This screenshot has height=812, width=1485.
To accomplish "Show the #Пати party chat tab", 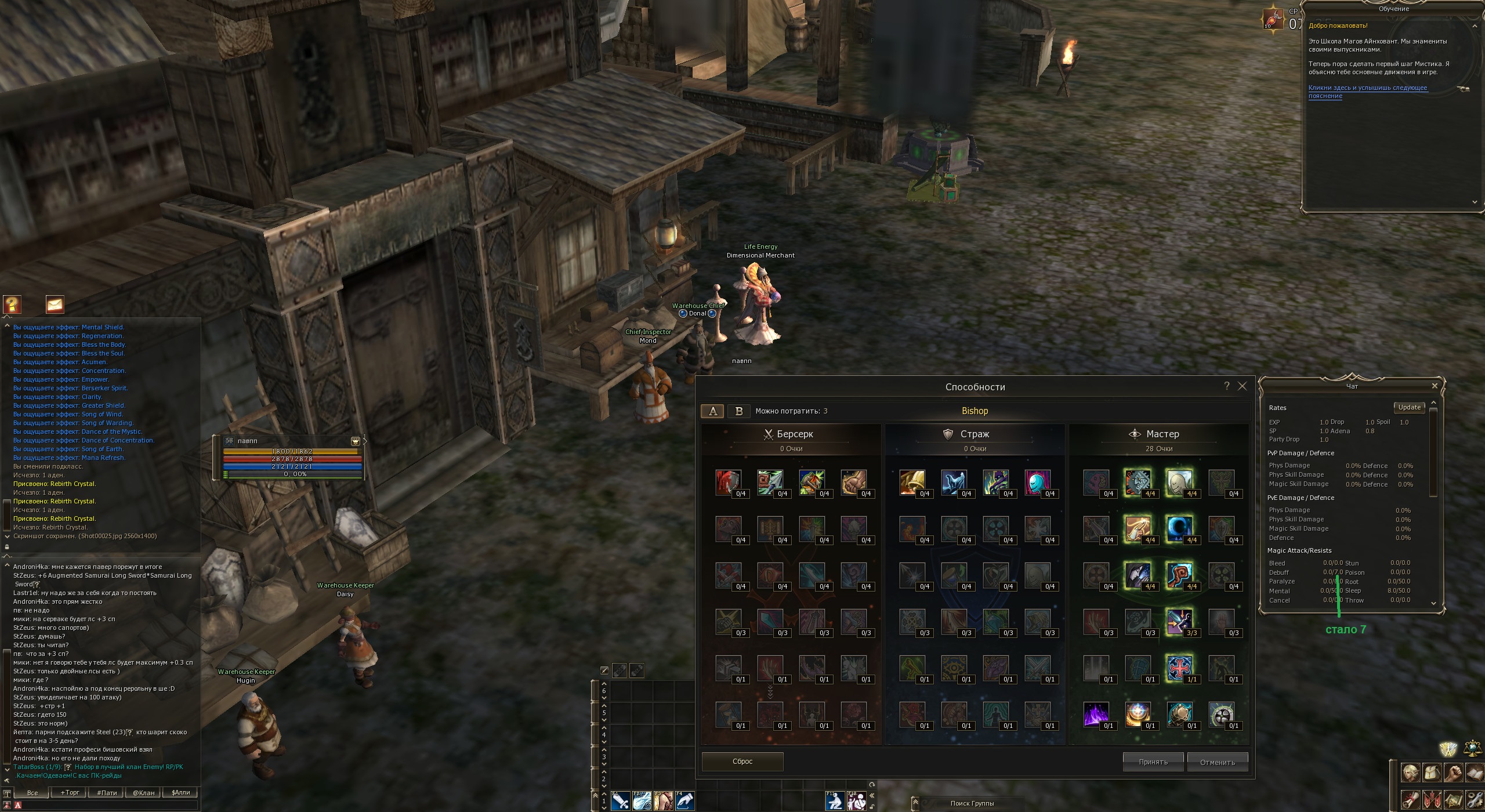I will 107,792.
